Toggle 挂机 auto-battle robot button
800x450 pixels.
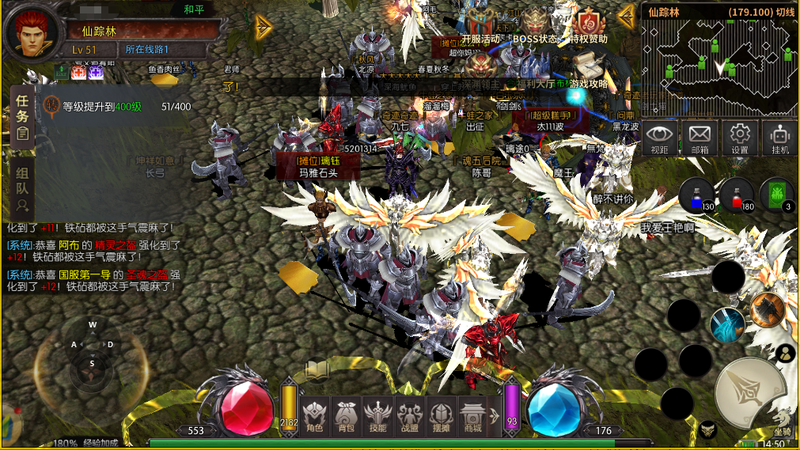click(780, 137)
